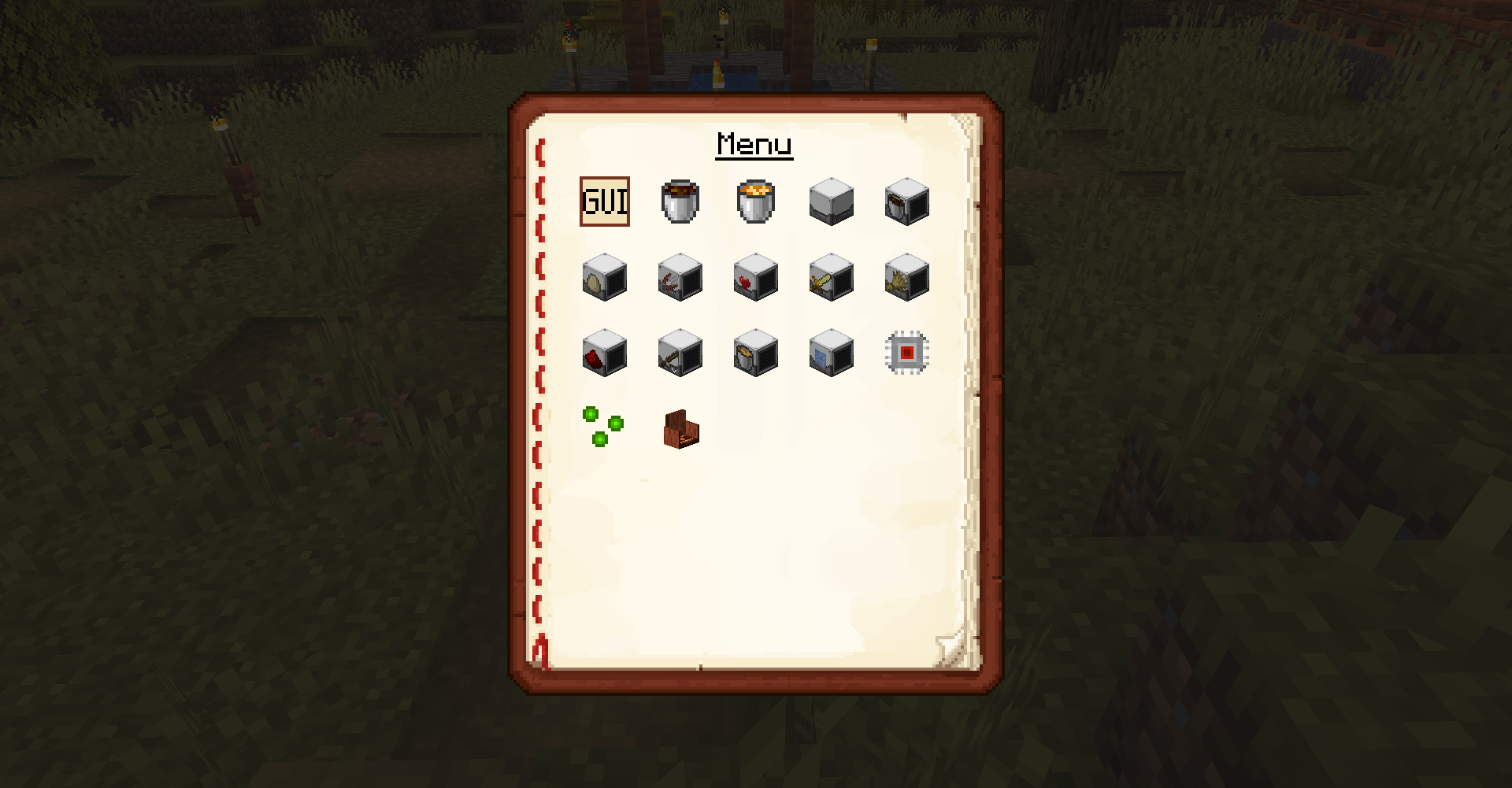Viewport: 1512px width, 788px height.
Task: Open the golden sword machine entry
Action: [x=829, y=277]
